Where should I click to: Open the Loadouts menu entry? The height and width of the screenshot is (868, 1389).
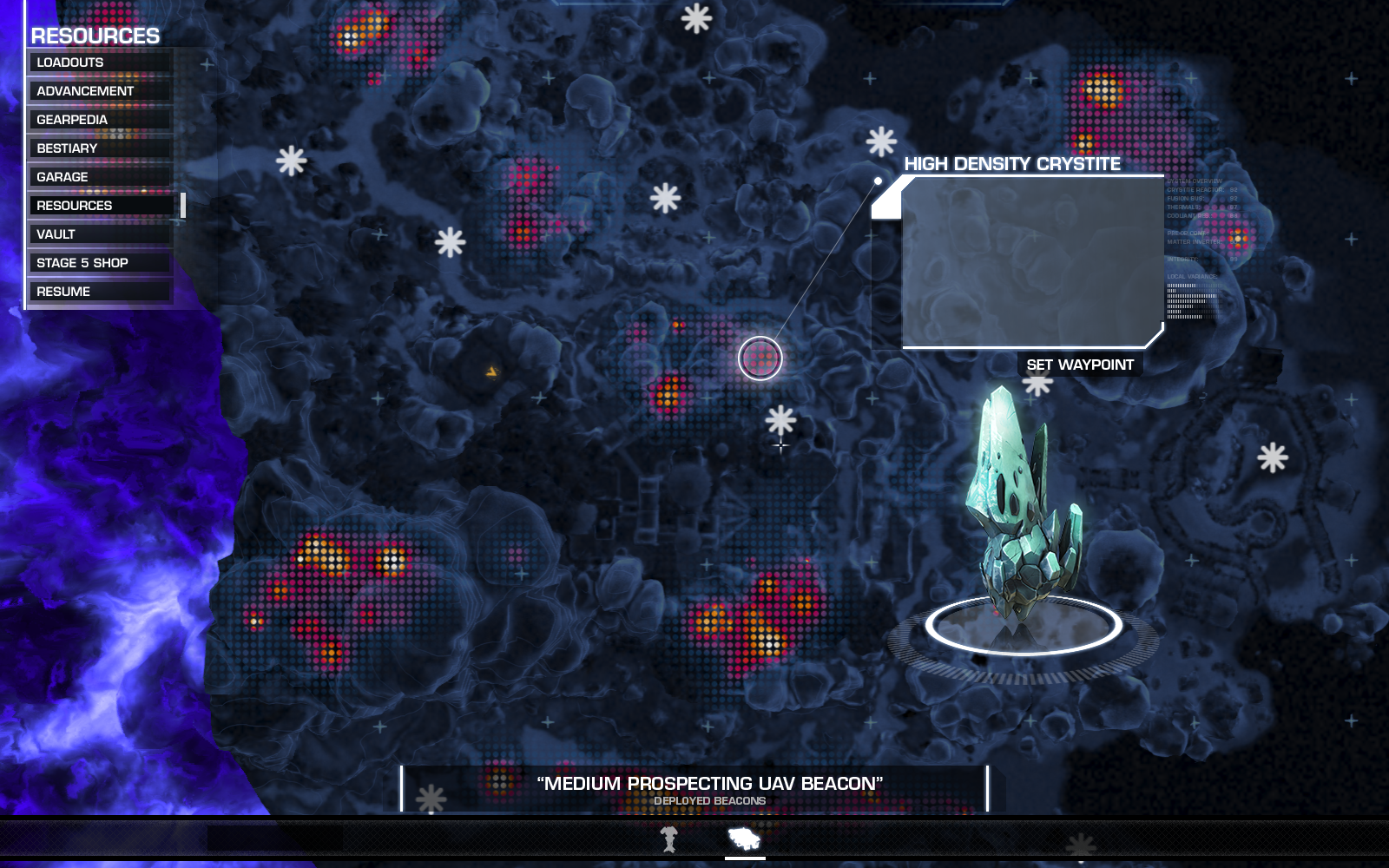click(101, 62)
